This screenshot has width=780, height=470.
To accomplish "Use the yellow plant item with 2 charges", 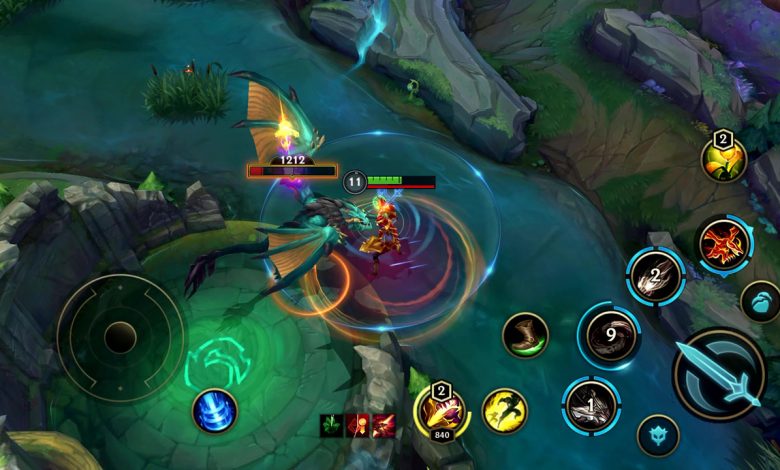I will (x=723, y=158).
